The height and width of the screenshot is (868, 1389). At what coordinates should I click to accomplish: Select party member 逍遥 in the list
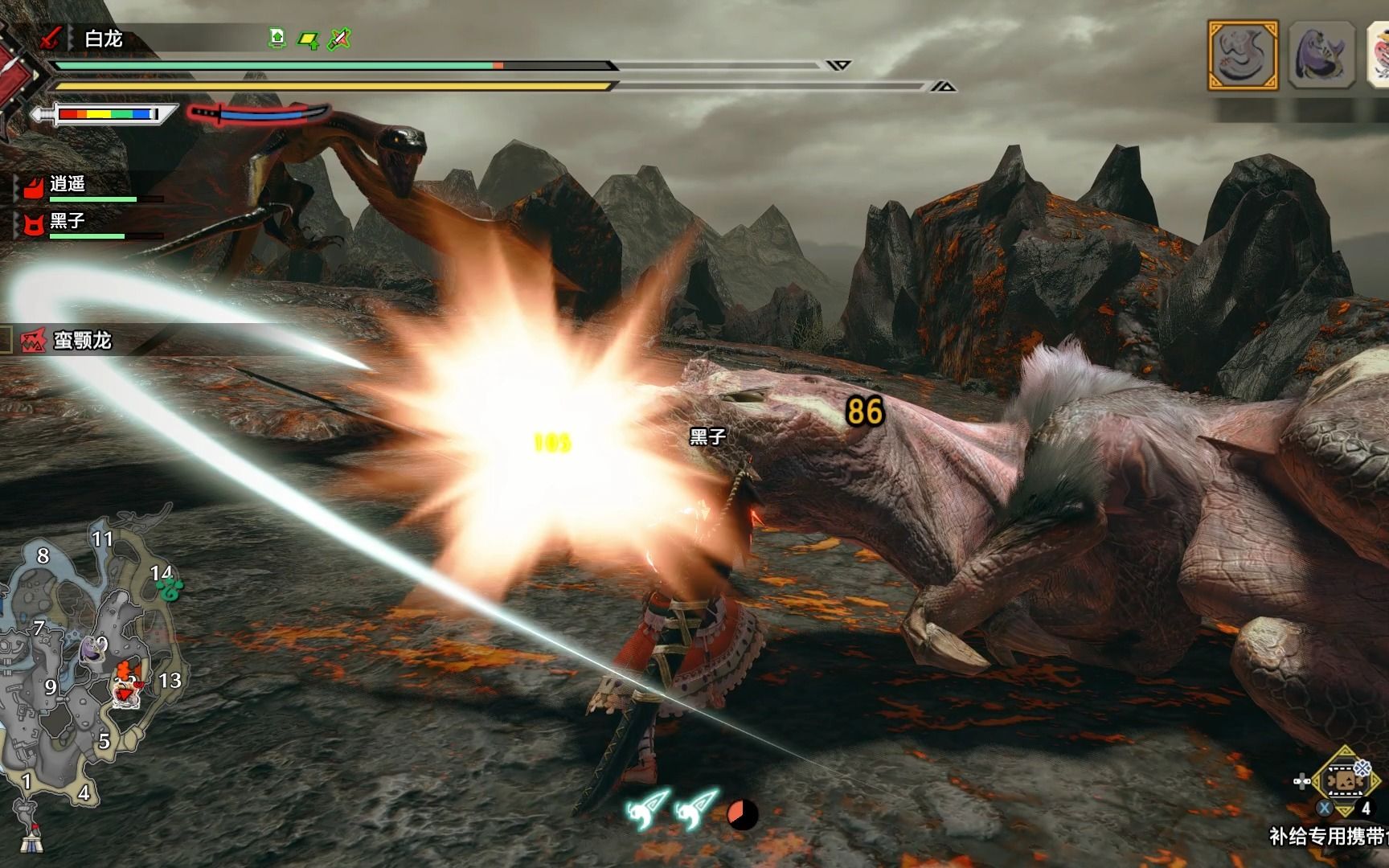tap(68, 185)
